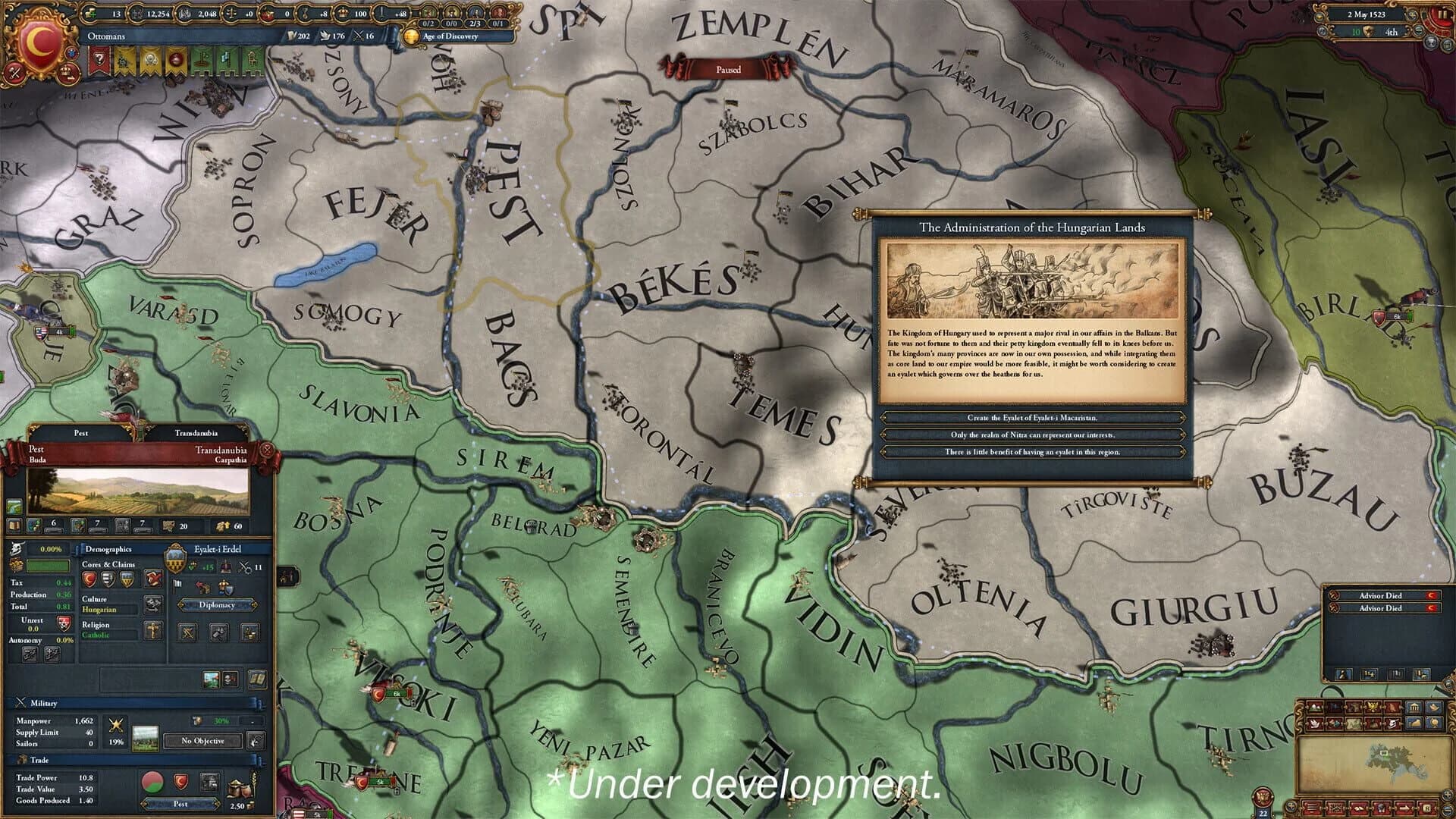
Task: Expand the Demographics section header
Action: (x=108, y=548)
